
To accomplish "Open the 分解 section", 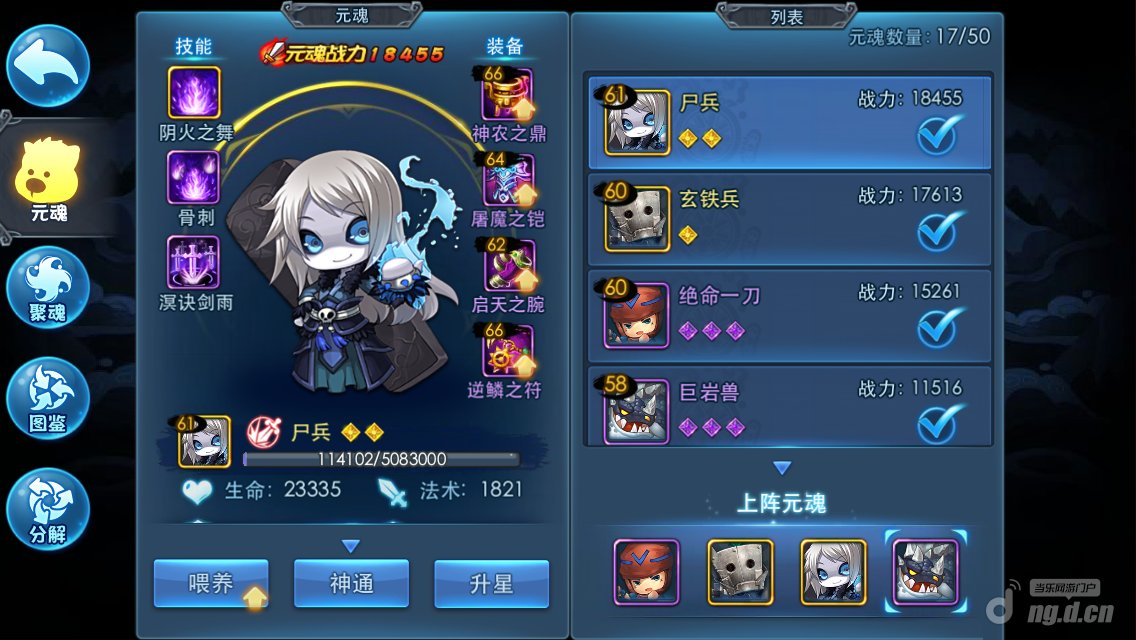I will (48, 508).
